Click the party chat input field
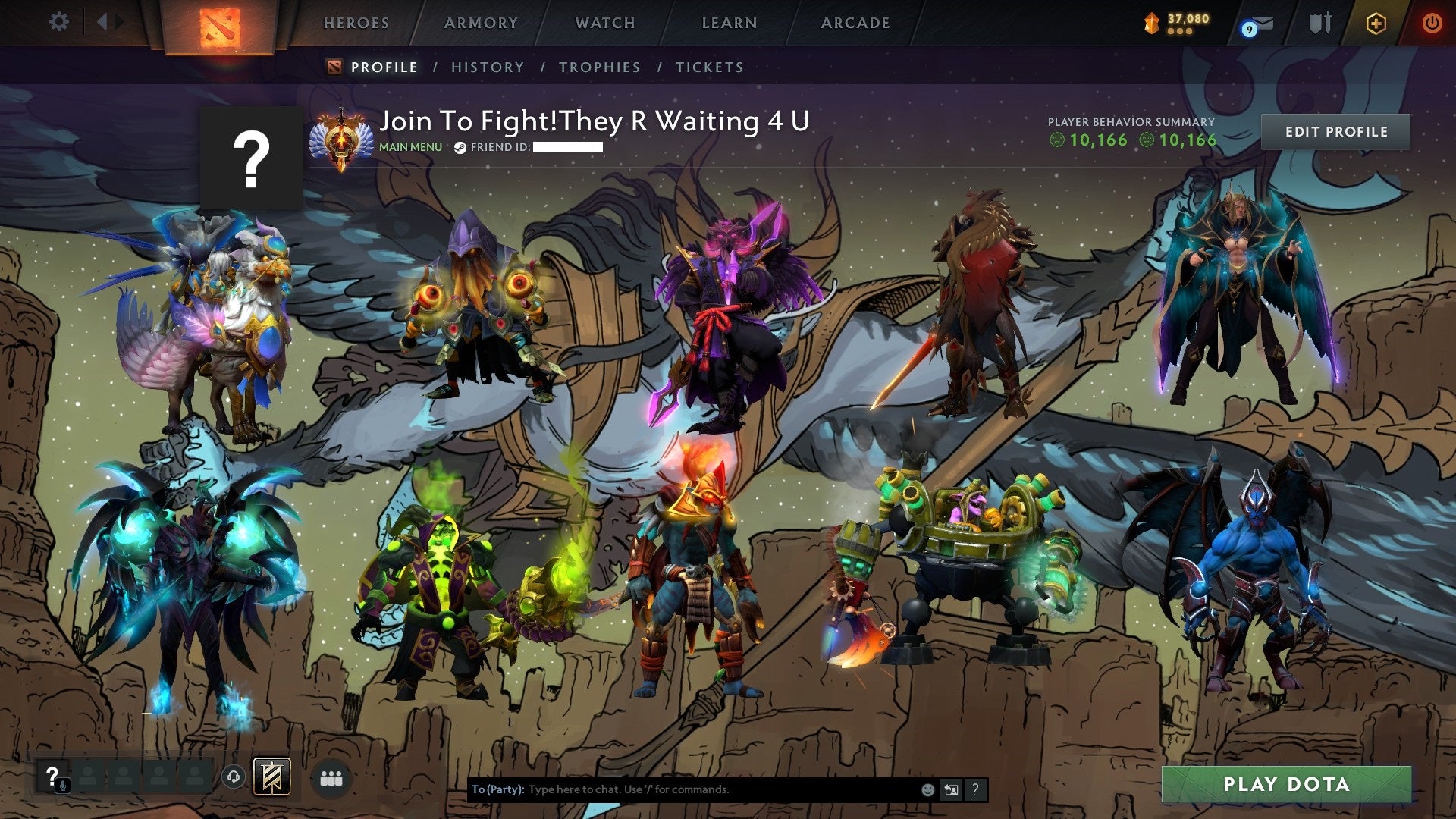Screen dimensions: 1456x819 coord(682,789)
